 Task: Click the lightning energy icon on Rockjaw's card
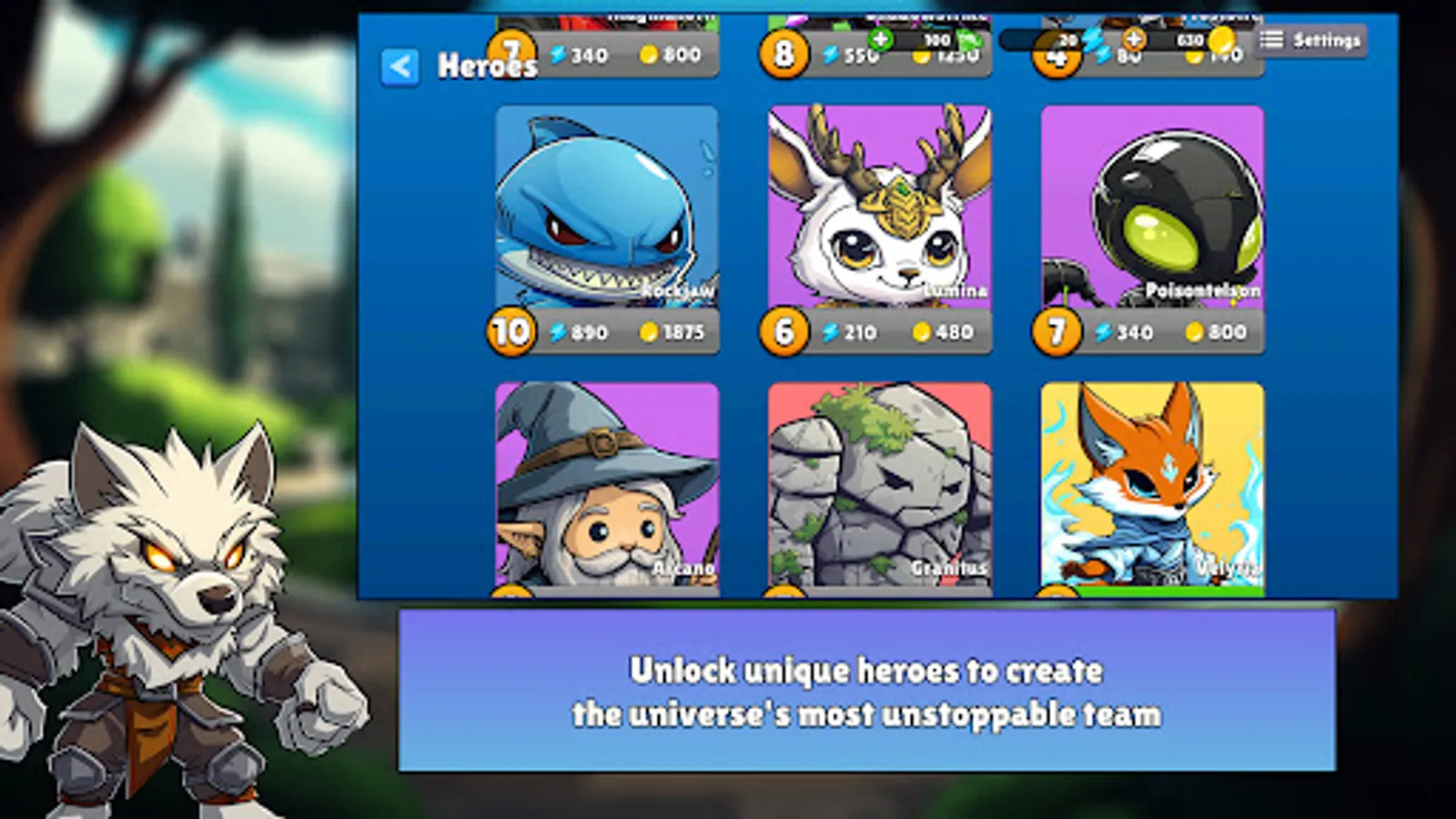[x=557, y=332]
